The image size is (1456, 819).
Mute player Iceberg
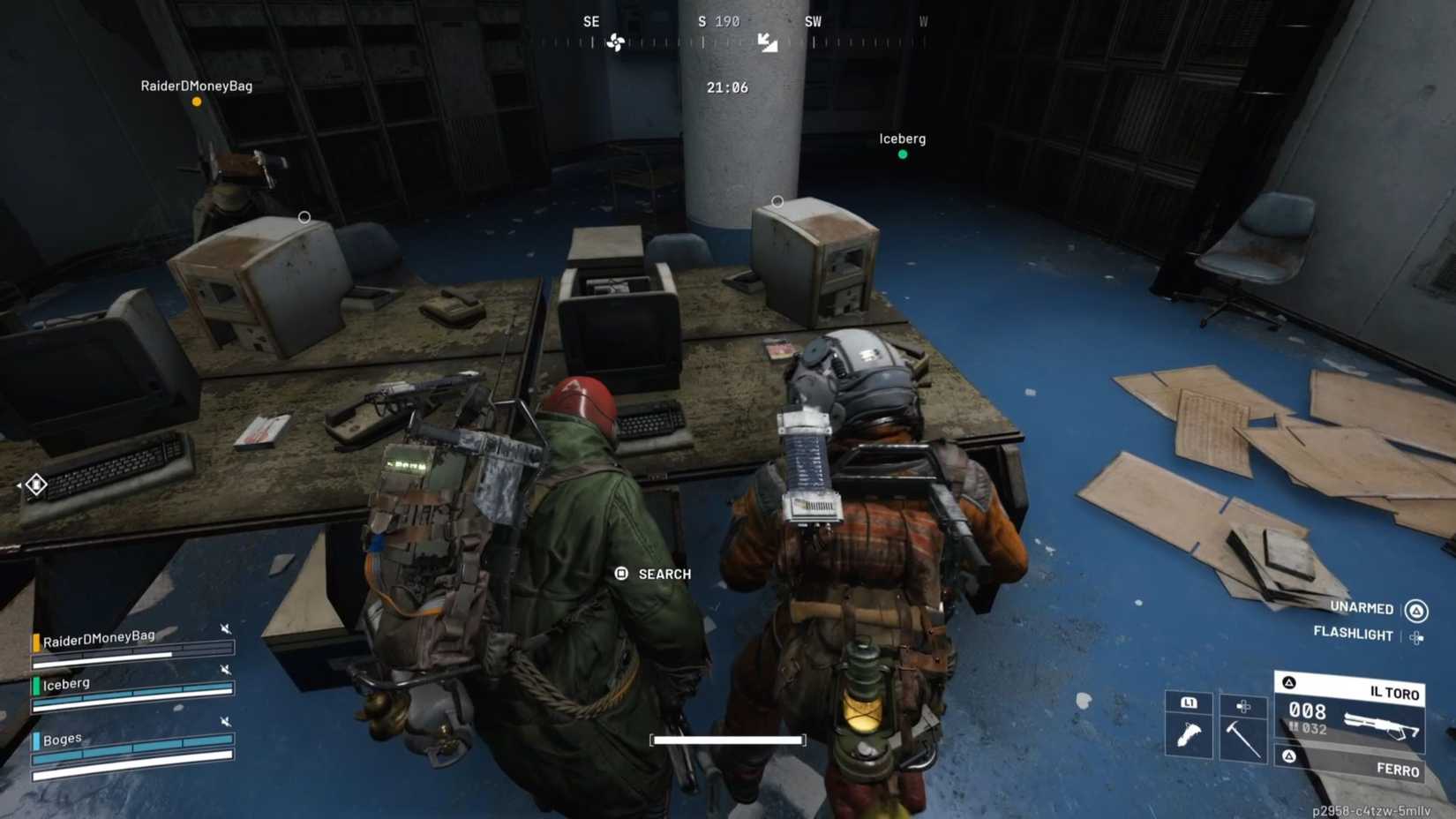[226, 669]
